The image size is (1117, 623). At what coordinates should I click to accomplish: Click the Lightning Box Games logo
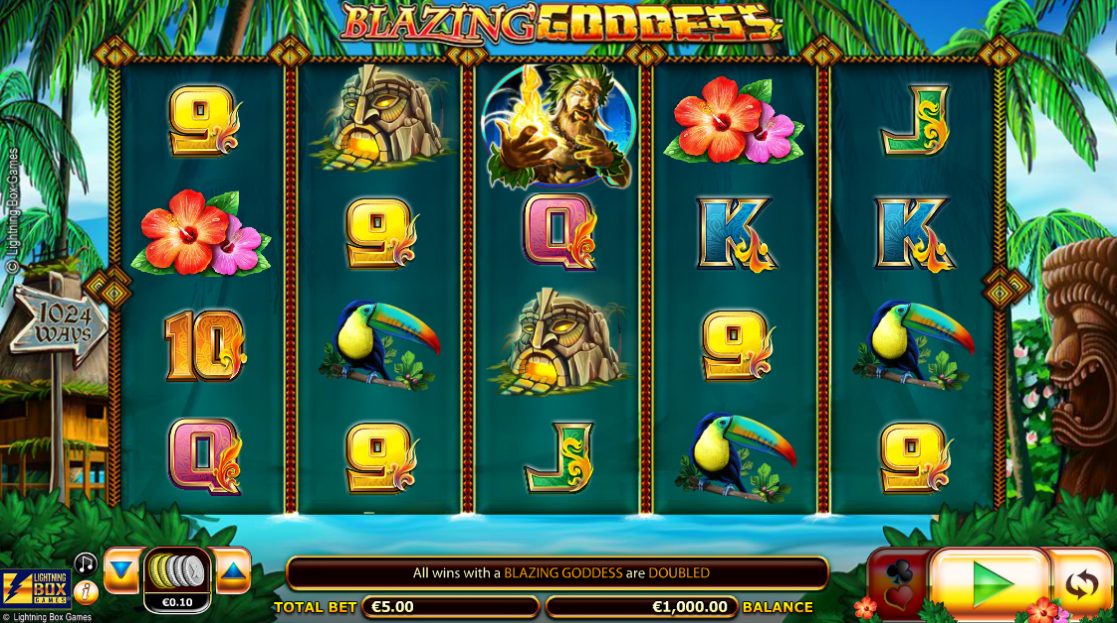pyautogui.click(x=36, y=590)
